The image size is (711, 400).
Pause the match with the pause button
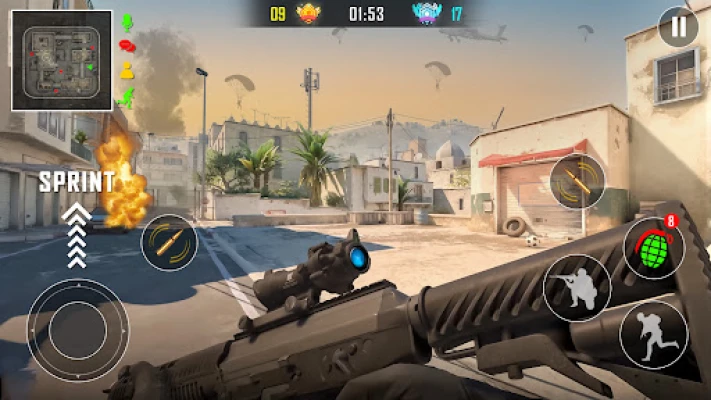pyautogui.click(x=678, y=27)
